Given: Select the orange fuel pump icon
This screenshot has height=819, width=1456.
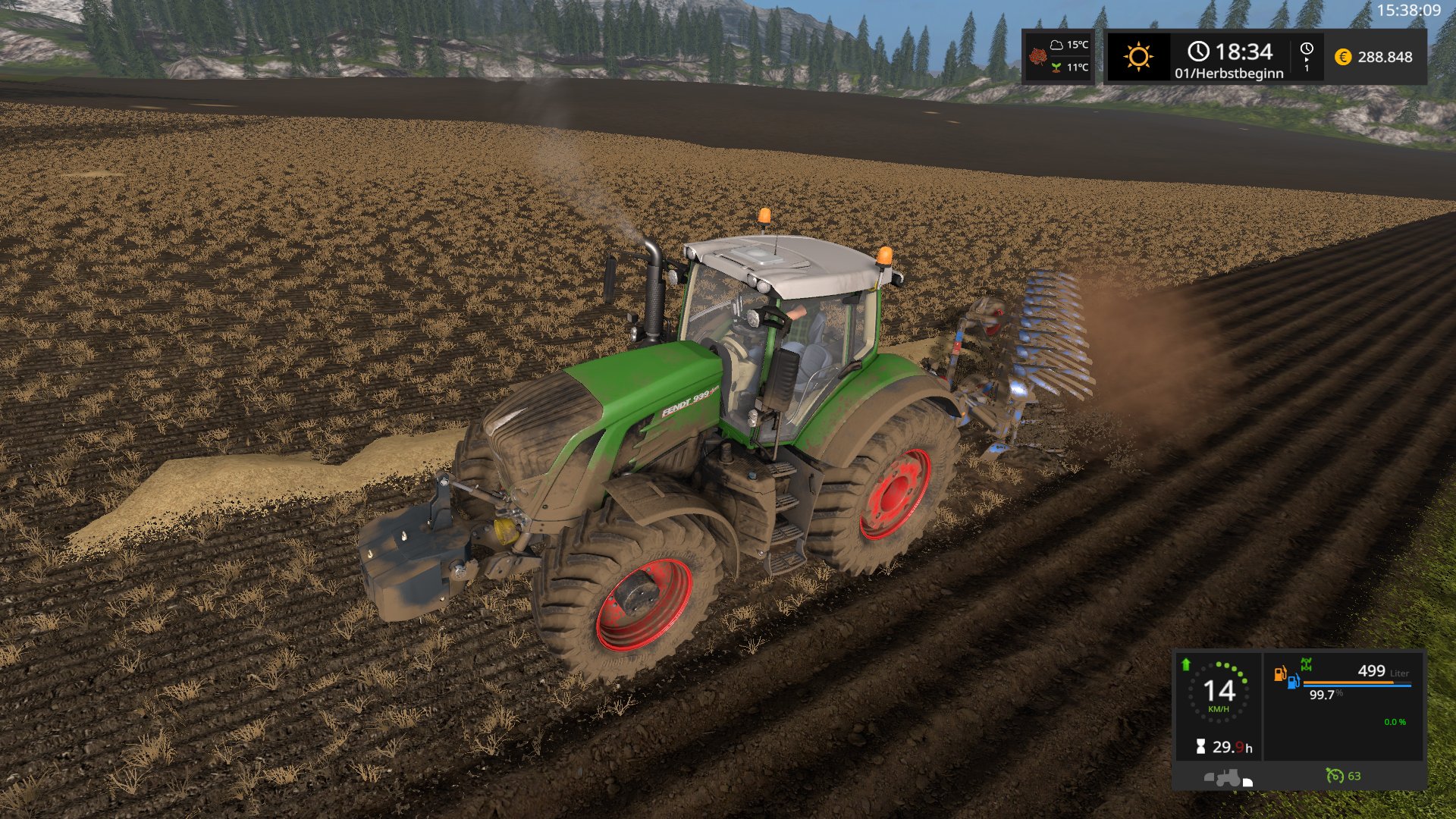Looking at the screenshot, I should coord(1279,673).
